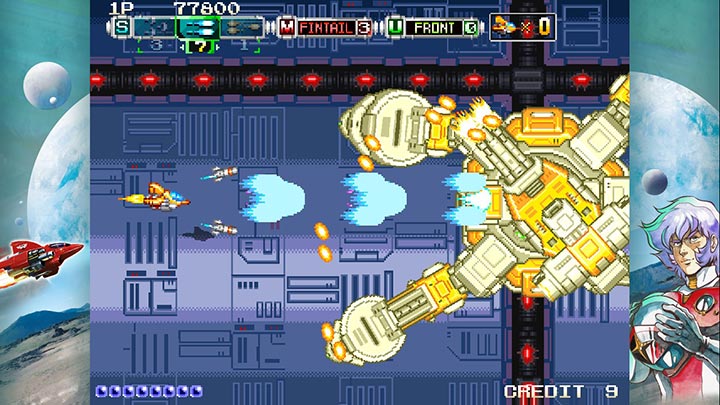Screen dimensions: 720x405
Task: Switch to the shot weapon marked level 1
Action: tap(244, 28)
